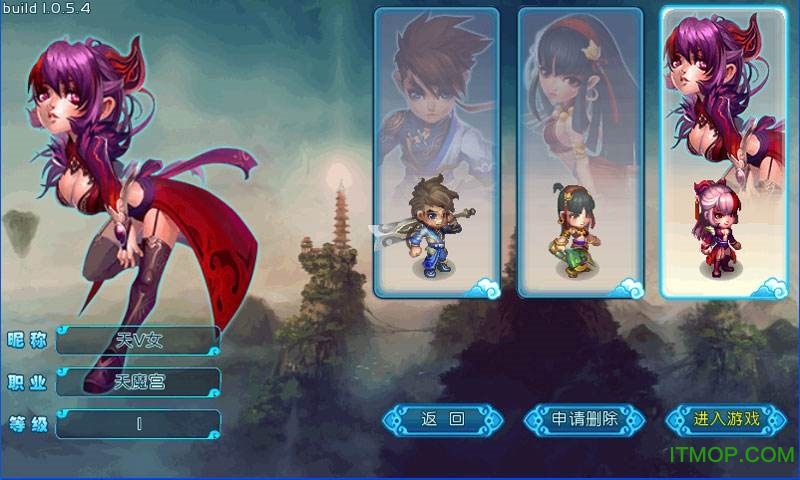Pick the black-haired girl character card
800x480 pixels.
pyautogui.click(x=580, y=152)
